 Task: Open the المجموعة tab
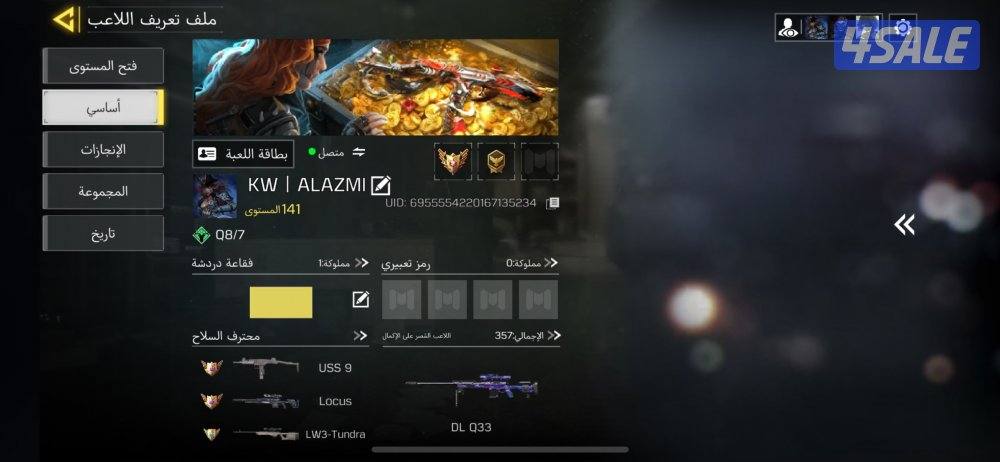[103, 192]
